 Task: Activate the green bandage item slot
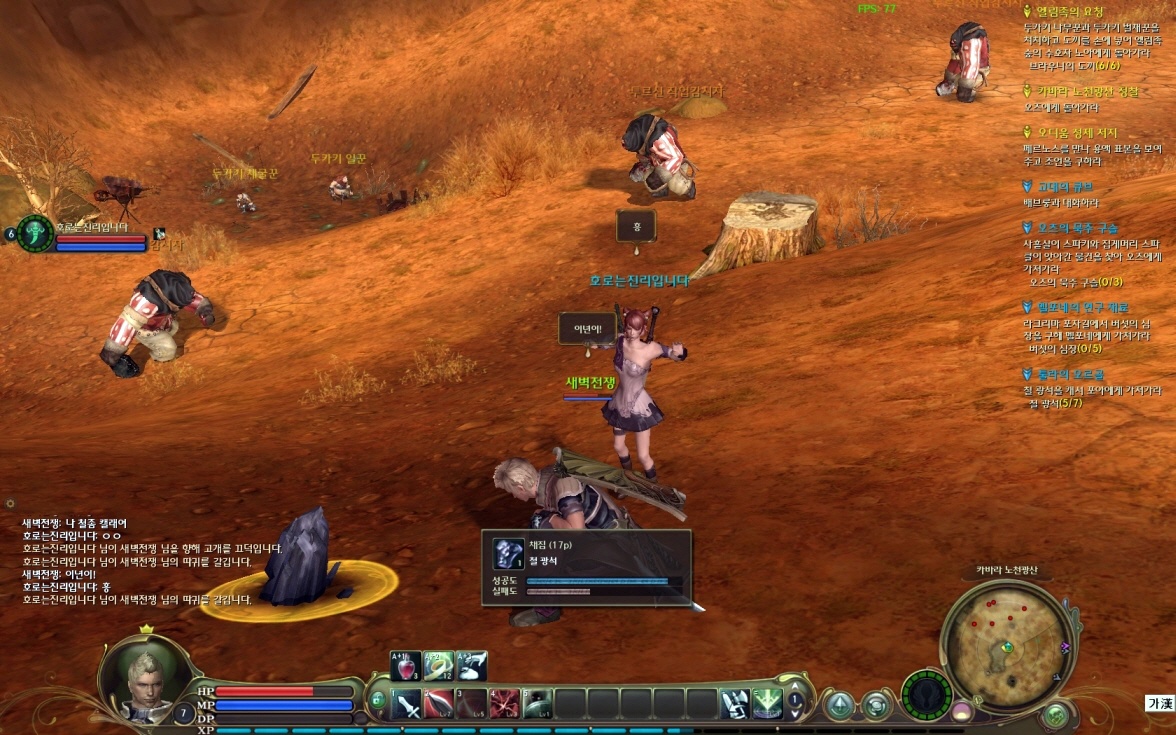point(438,665)
